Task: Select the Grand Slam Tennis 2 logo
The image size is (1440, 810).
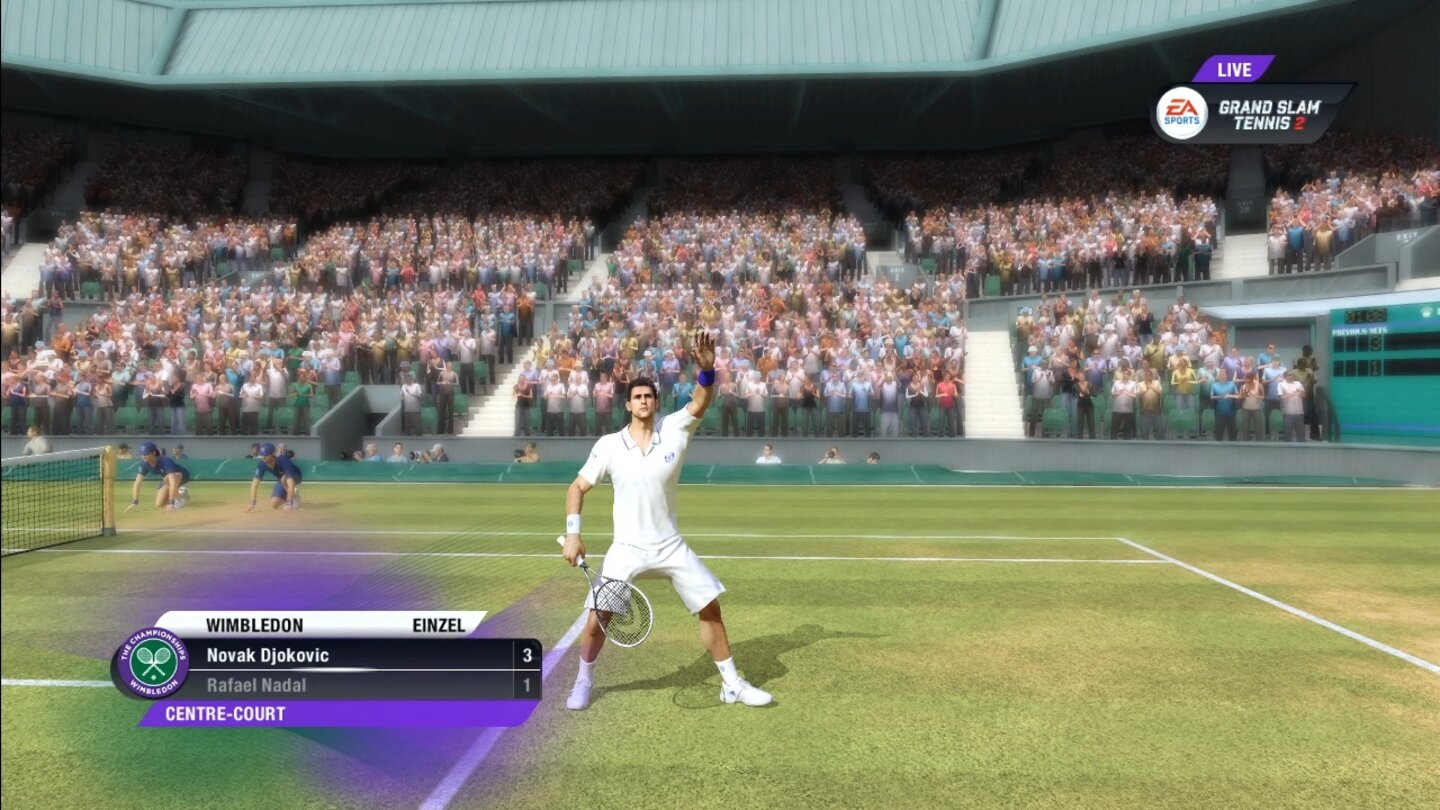Action: 1268,112
